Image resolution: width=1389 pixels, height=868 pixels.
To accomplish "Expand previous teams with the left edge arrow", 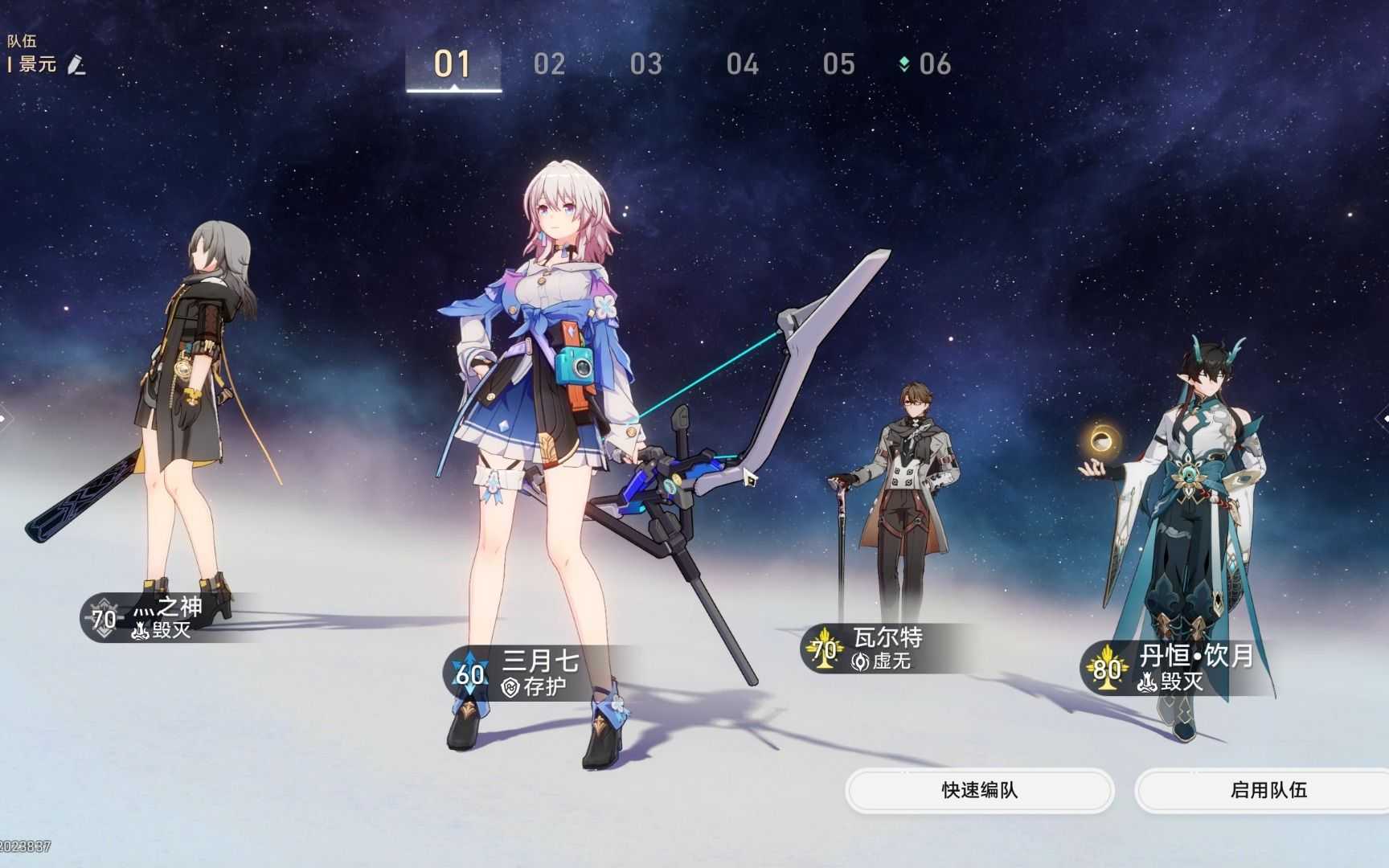I will pyautogui.click(x=5, y=417).
